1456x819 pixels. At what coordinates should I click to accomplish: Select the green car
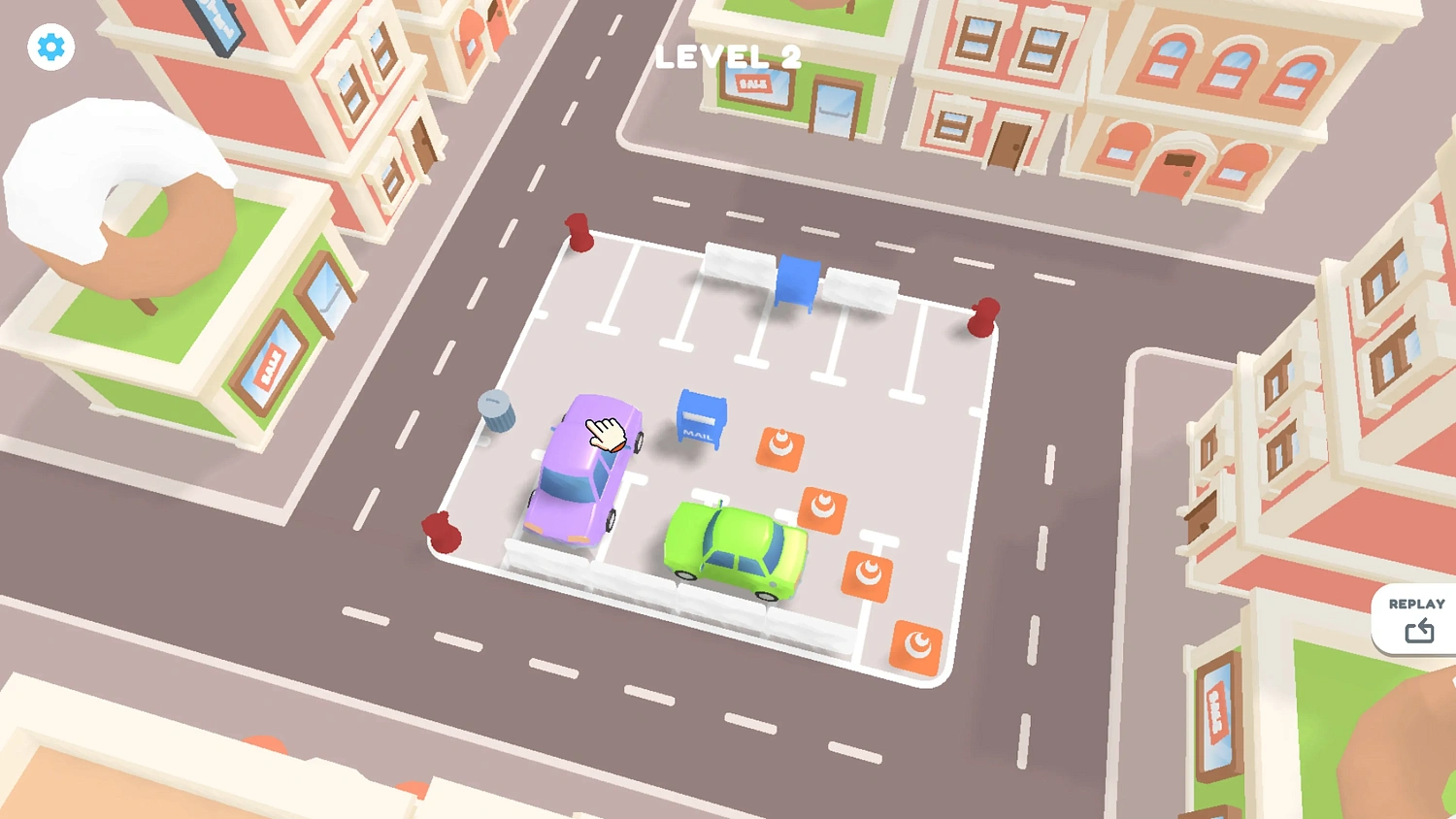click(735, 548)
